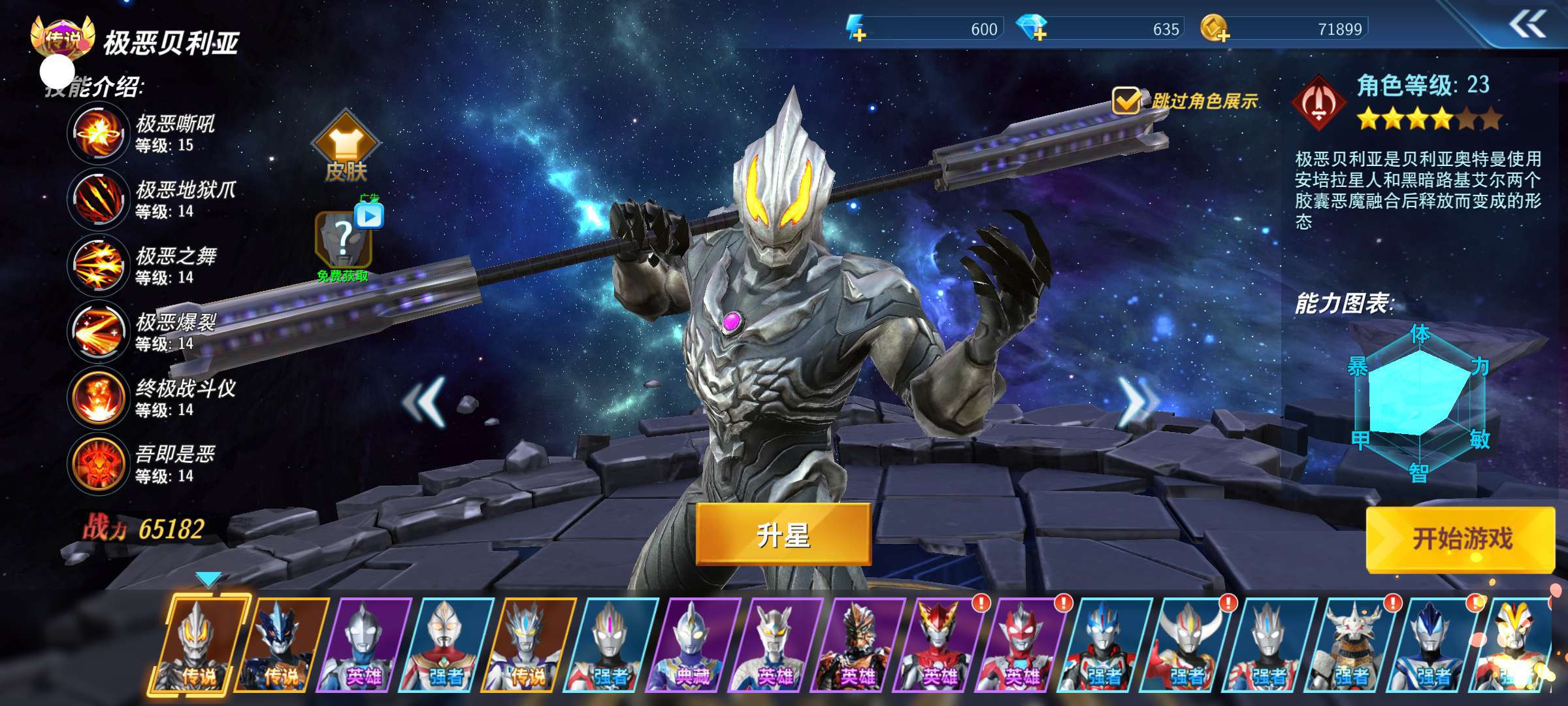This screenshot has height=706, width=1568.
Task: Show the next character with the right arrow
Action: click(x=1136, y=401)
